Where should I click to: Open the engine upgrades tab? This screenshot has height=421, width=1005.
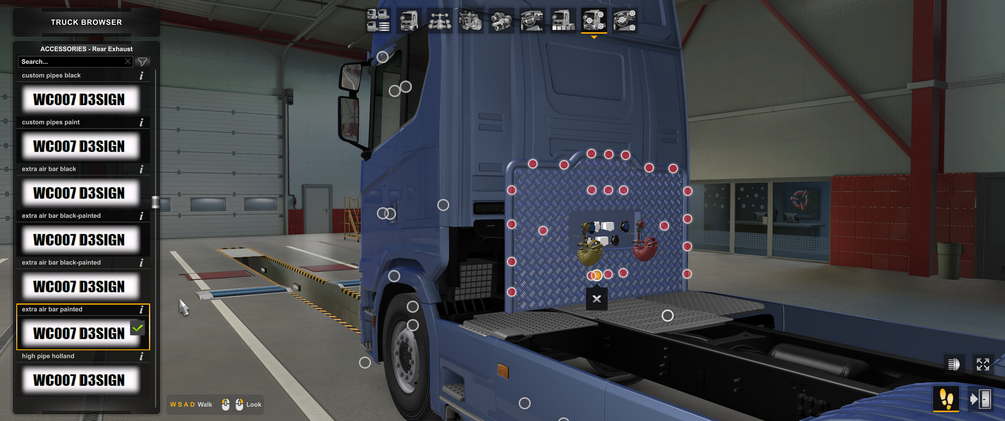(x=471, y=20)
